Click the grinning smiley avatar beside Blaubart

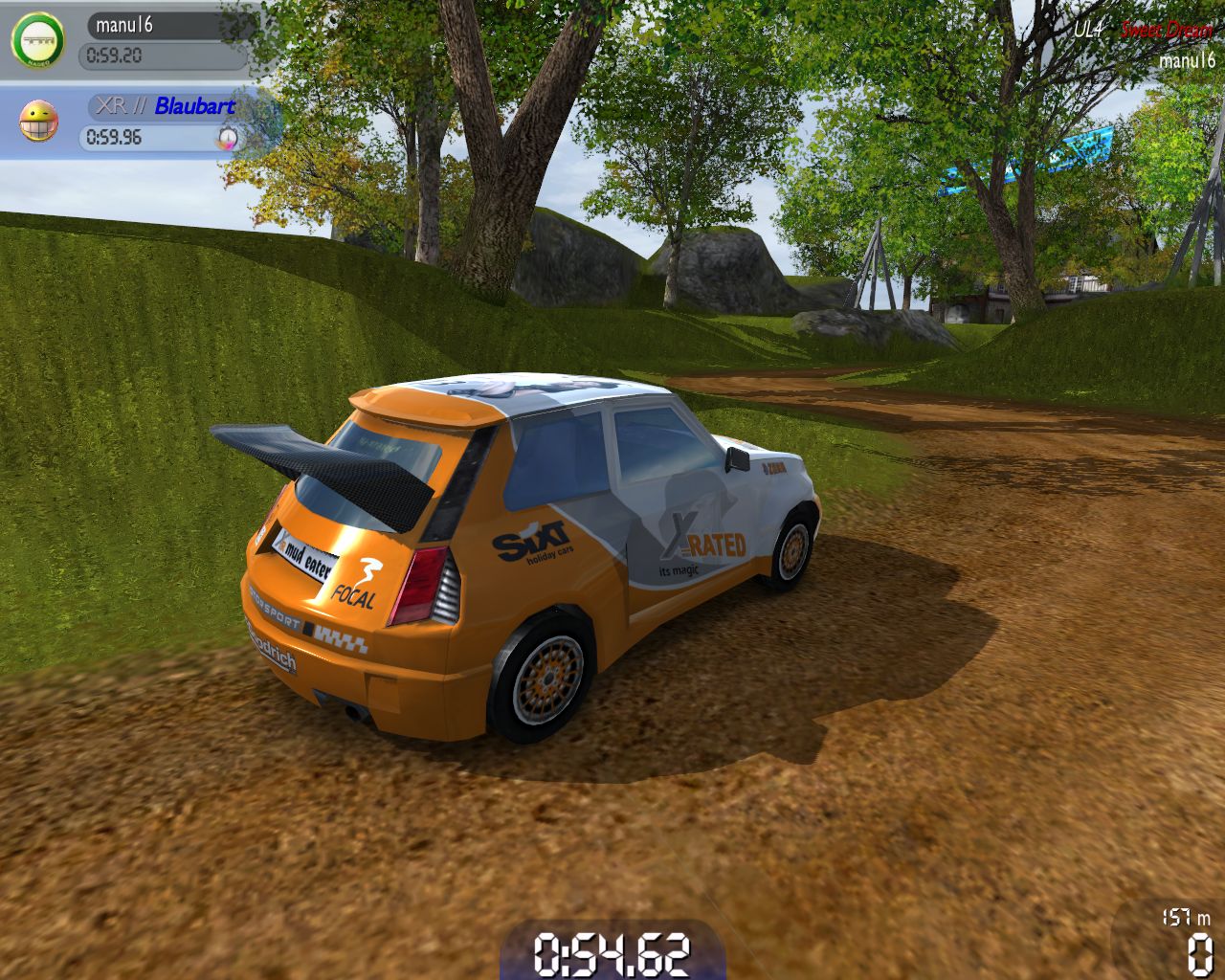point(38,122)
